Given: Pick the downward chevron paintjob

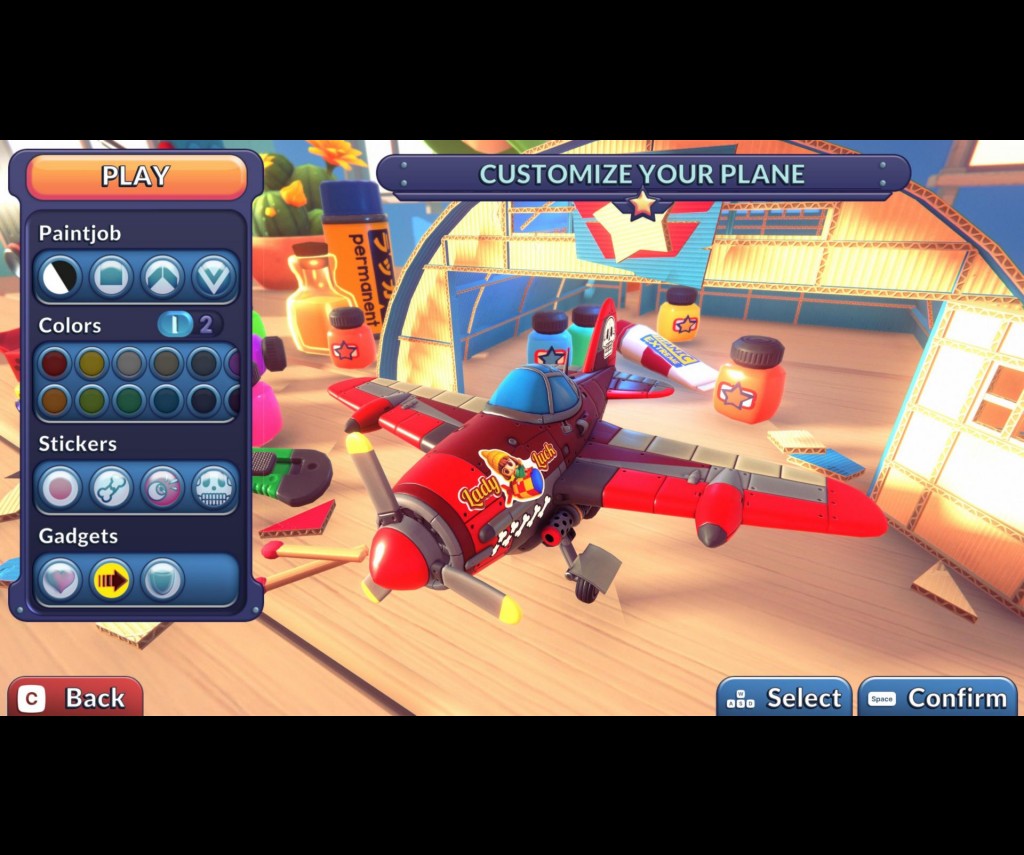Looking at the screenshot, I should pos(212,277).
